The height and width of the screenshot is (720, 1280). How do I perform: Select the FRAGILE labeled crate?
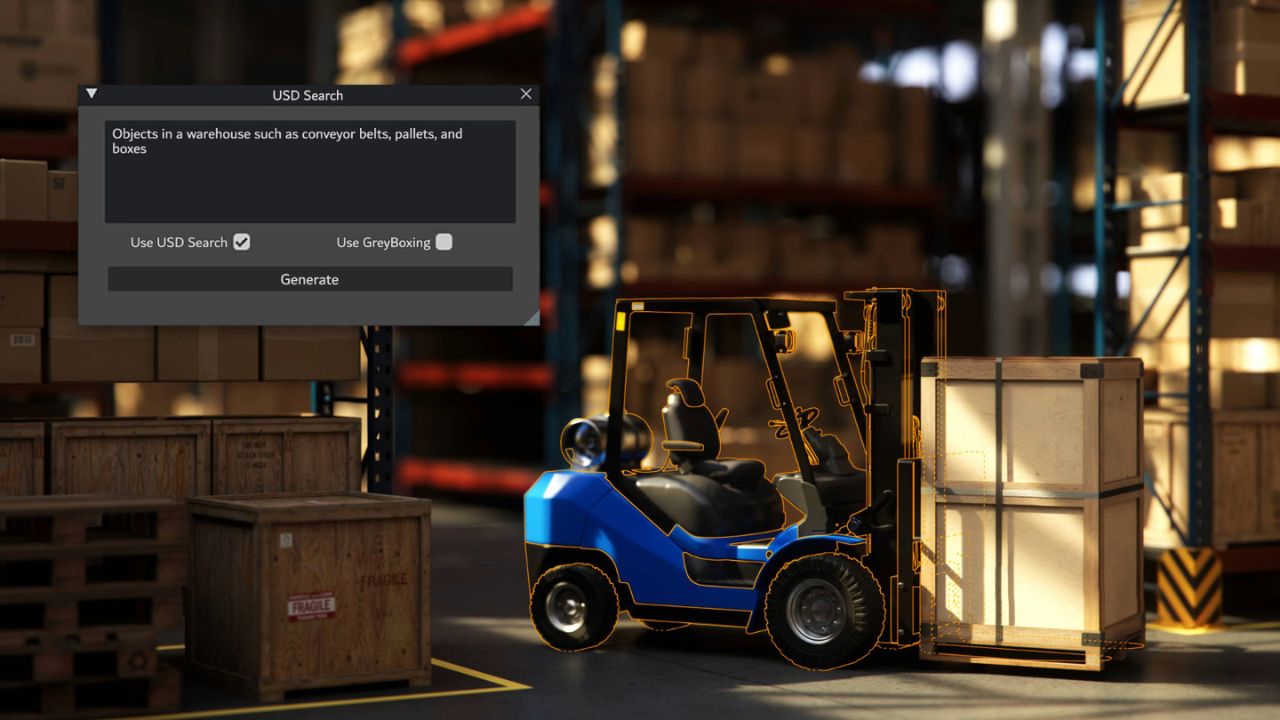click(310, 590)
